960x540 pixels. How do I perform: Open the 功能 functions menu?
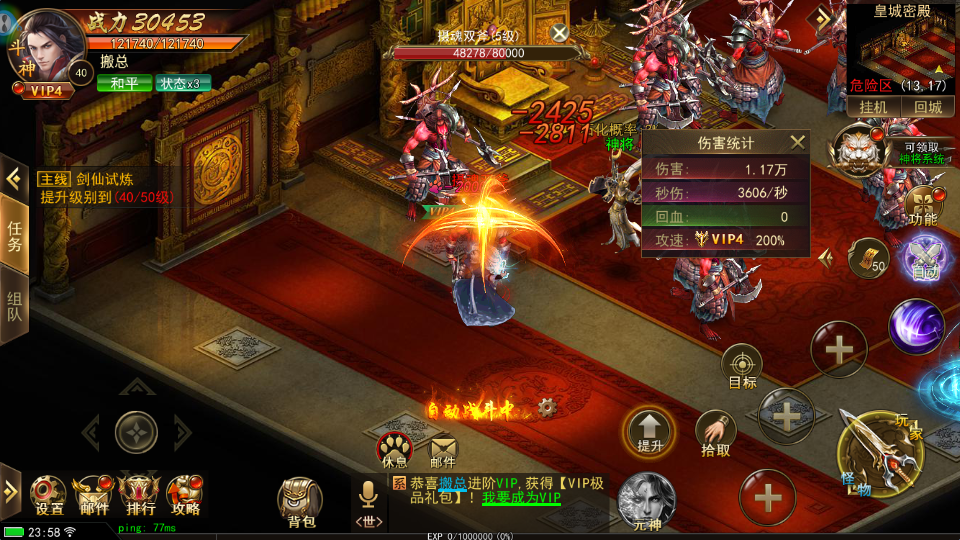click(924, 205)
